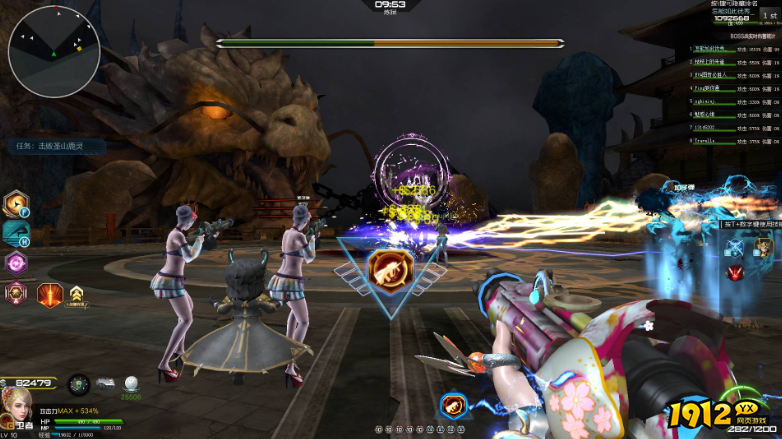Image resolution: width=782 pixels, height=439 pixels.
Task: Select the grenade item slot
Action: tap(79, 383)
